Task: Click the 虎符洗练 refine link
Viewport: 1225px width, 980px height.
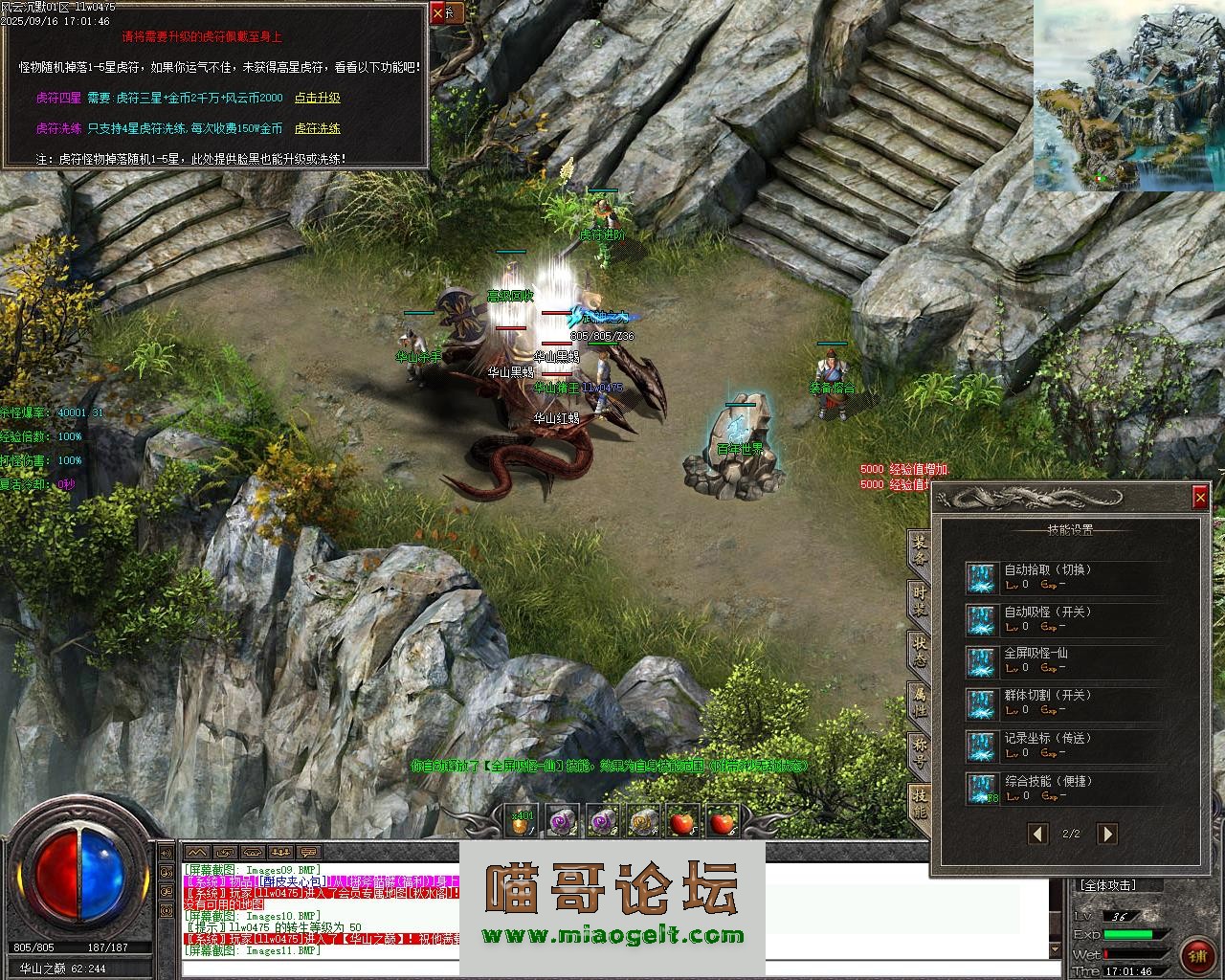Action: tap(317, 128)
